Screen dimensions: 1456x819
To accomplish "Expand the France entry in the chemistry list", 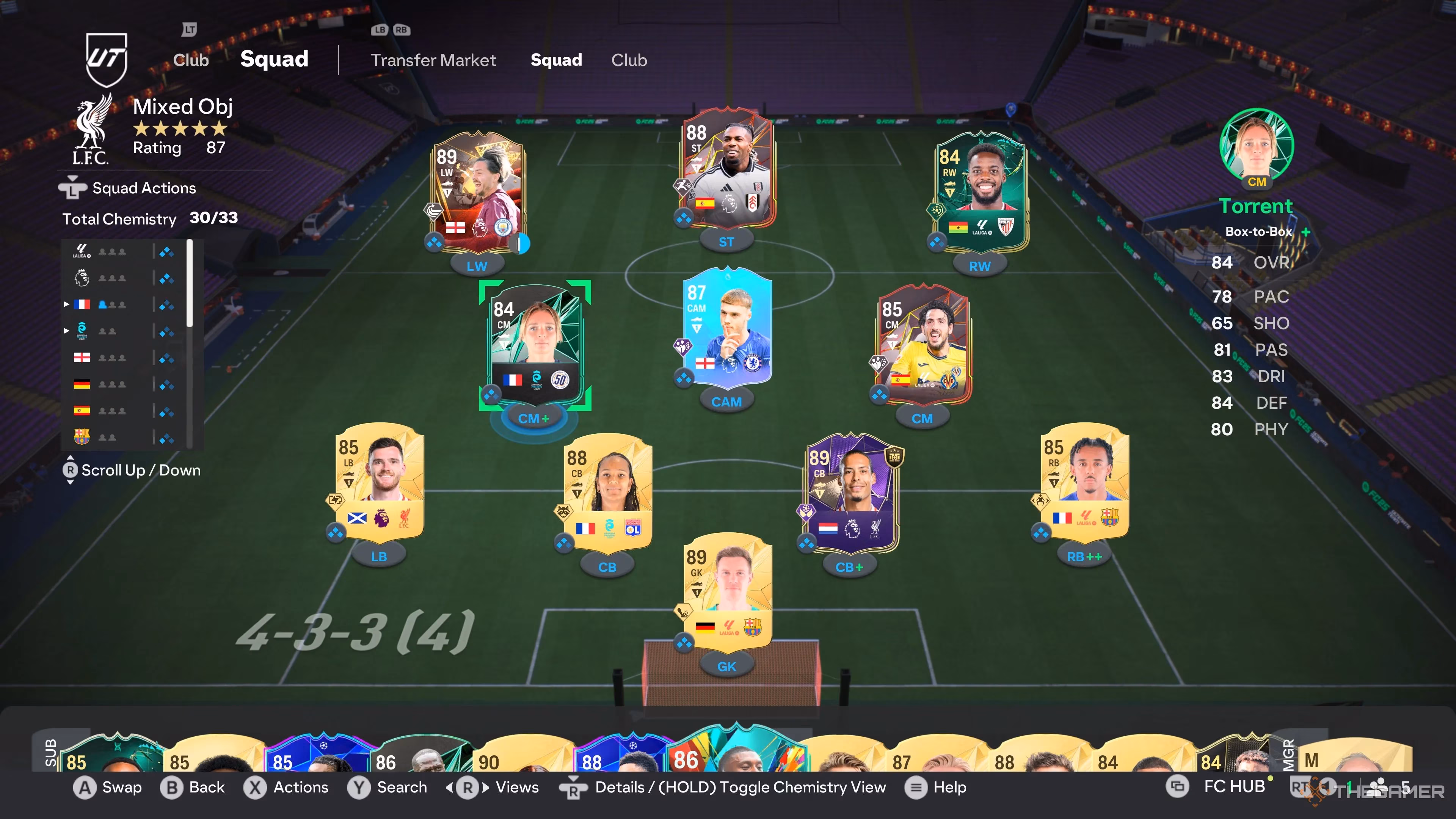I will pos(67,304).
